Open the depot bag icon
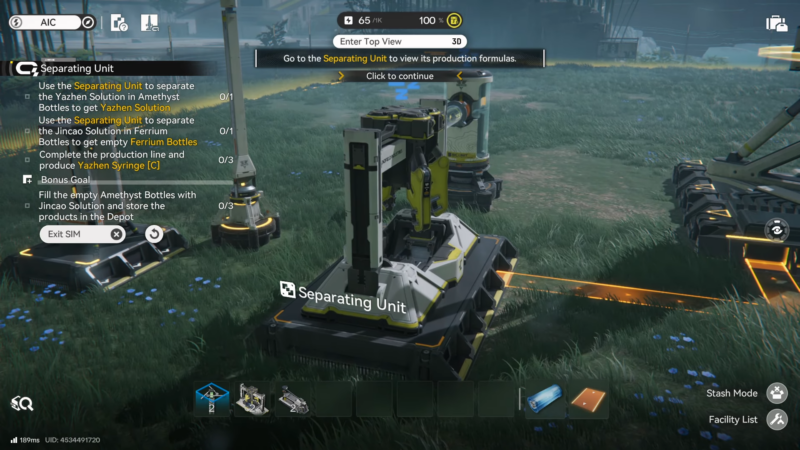800x450 pixels. coord(776,23)
